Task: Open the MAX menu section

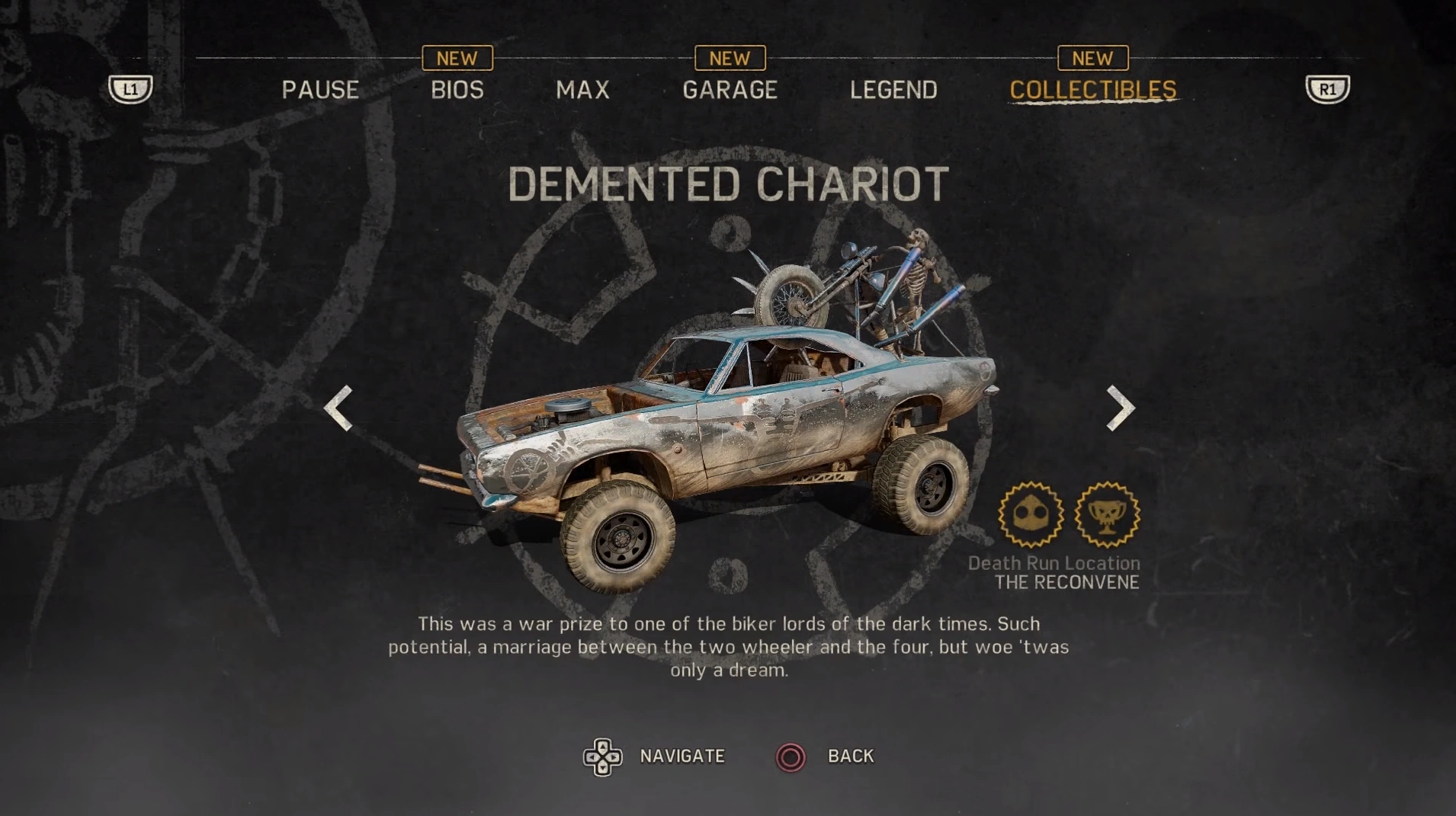Action: coord(582,89)
